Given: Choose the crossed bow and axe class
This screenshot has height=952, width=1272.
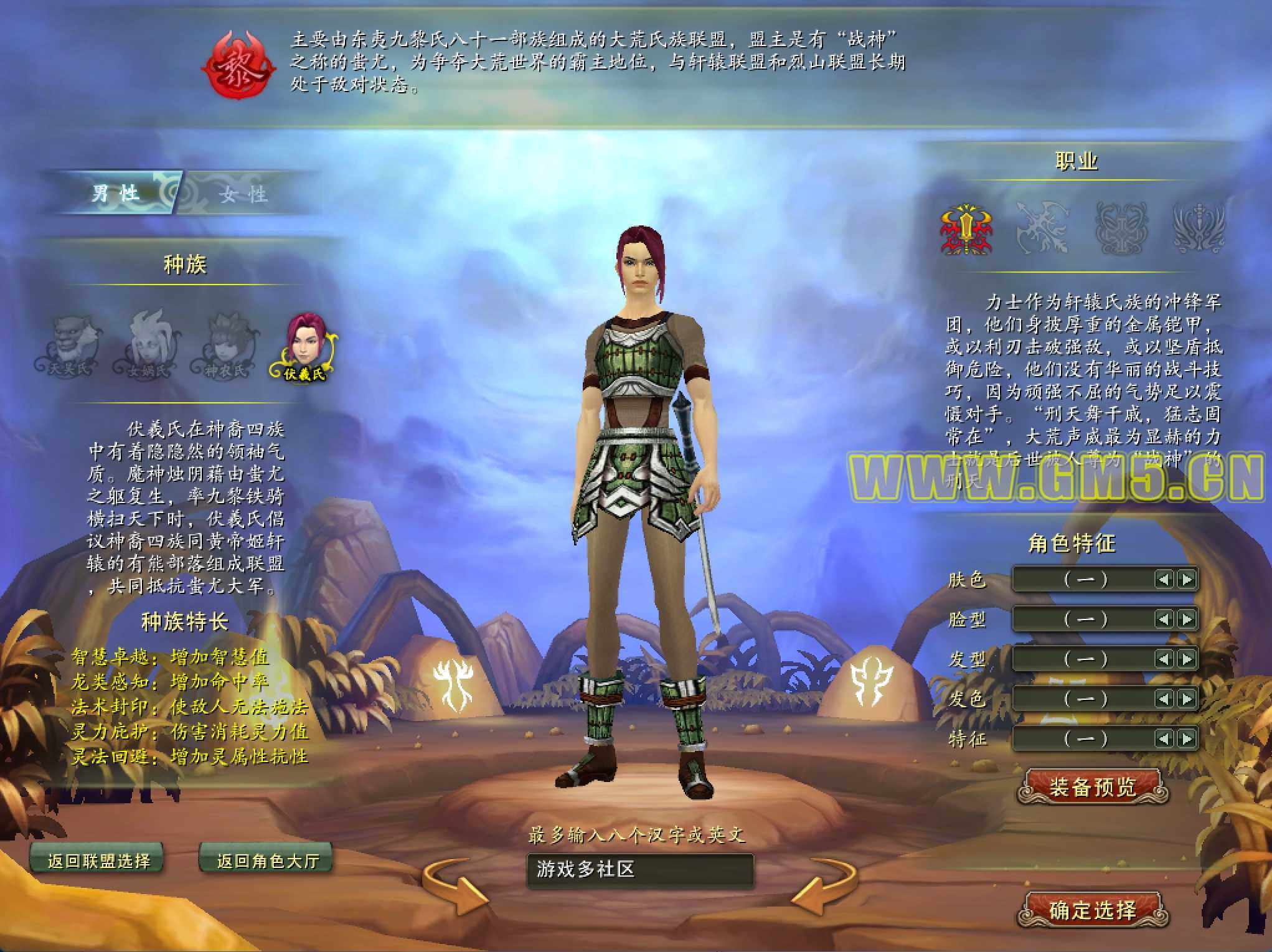Looking at the screenshot, I should tap(1042, 229).
